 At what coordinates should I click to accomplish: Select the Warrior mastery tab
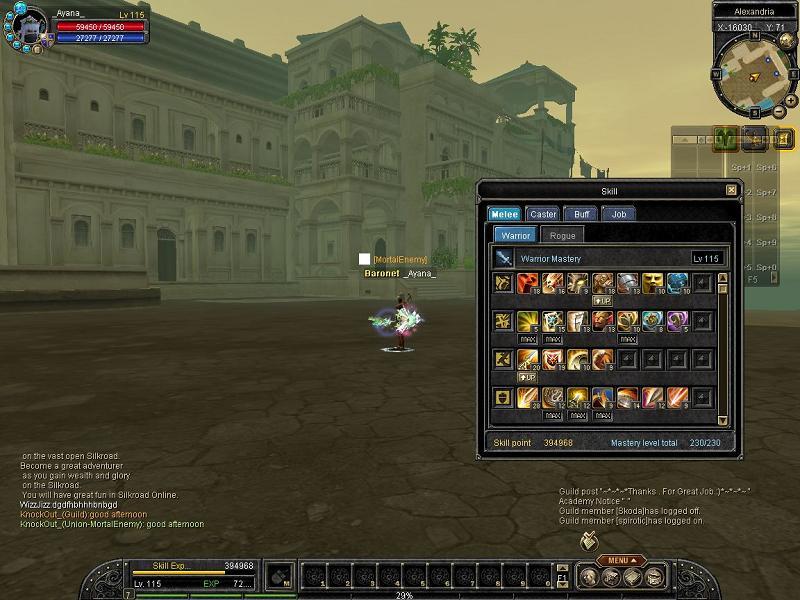click(515, 235)
